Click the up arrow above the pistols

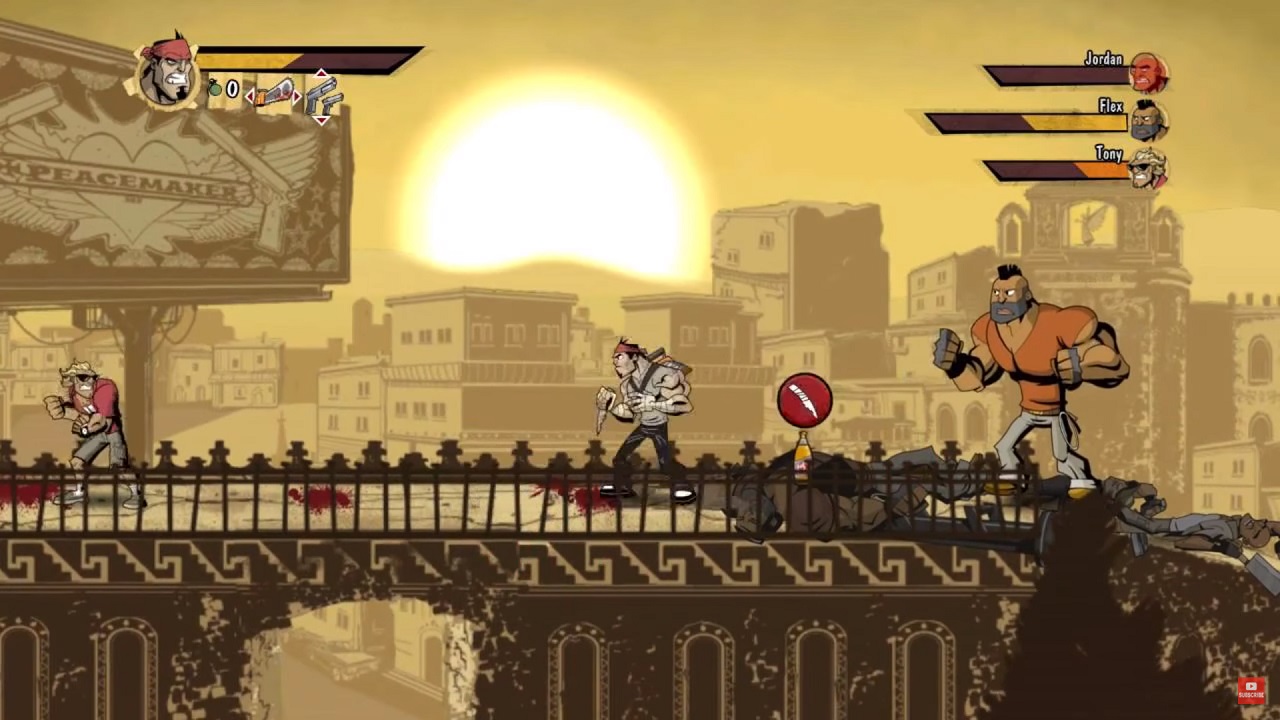coord(321,74)
